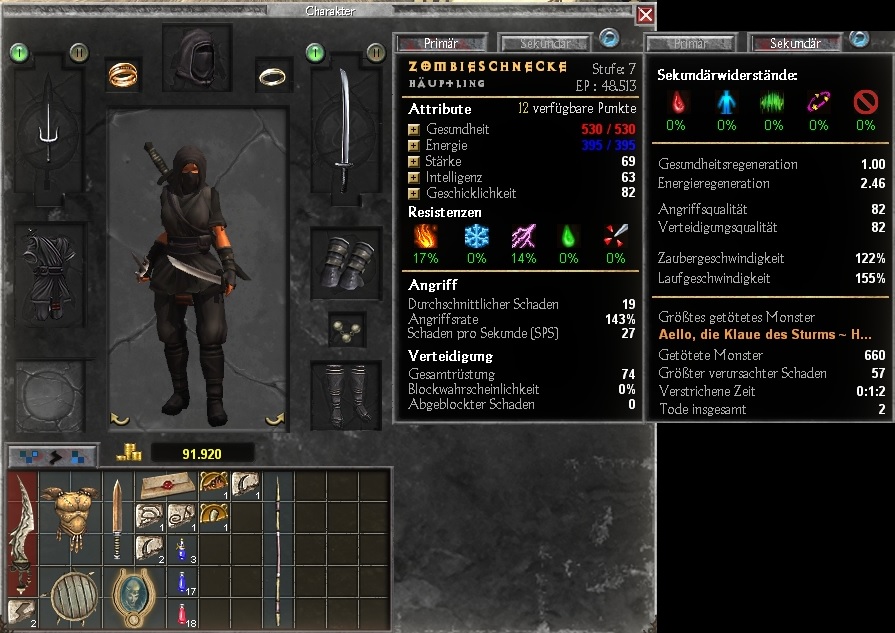Pick up the golden breastplate in inventory
The image size is (895, 633).
pyautogui.click(x=71, y=513)
